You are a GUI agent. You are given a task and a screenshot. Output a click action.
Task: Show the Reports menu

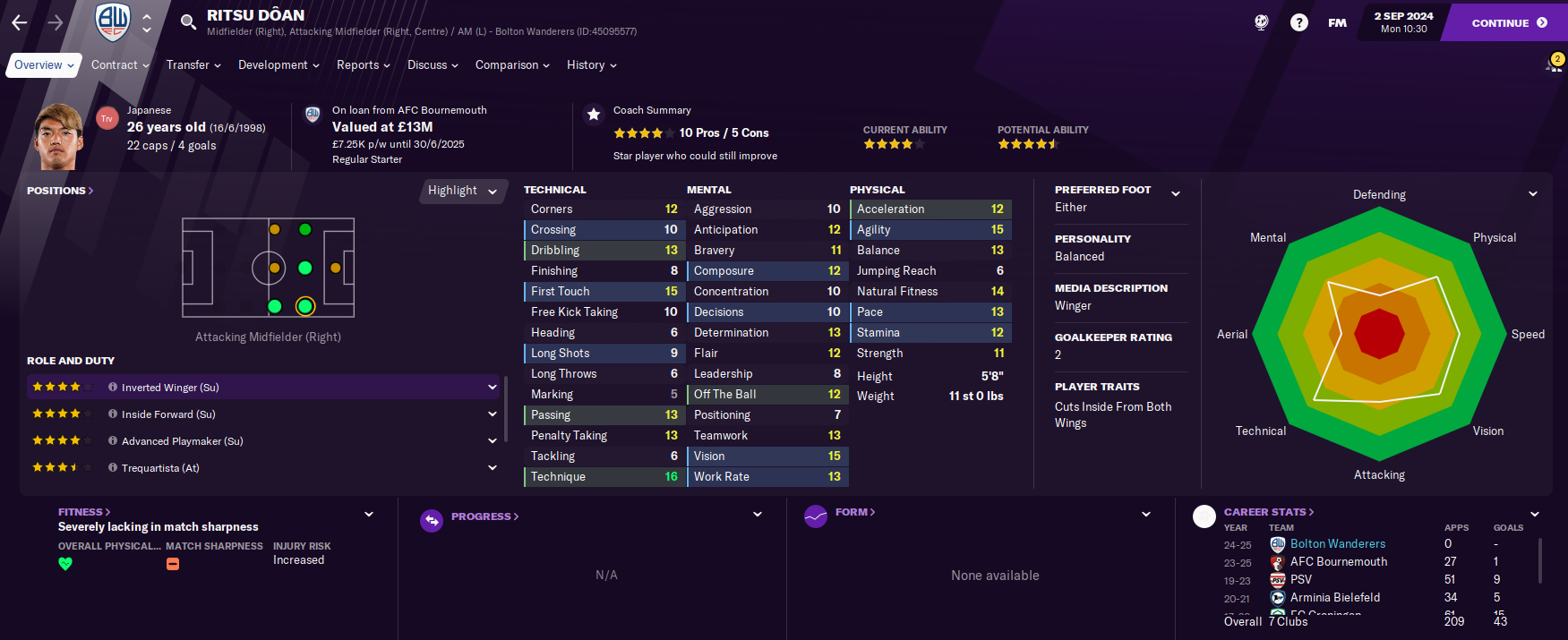click(363, 65)
